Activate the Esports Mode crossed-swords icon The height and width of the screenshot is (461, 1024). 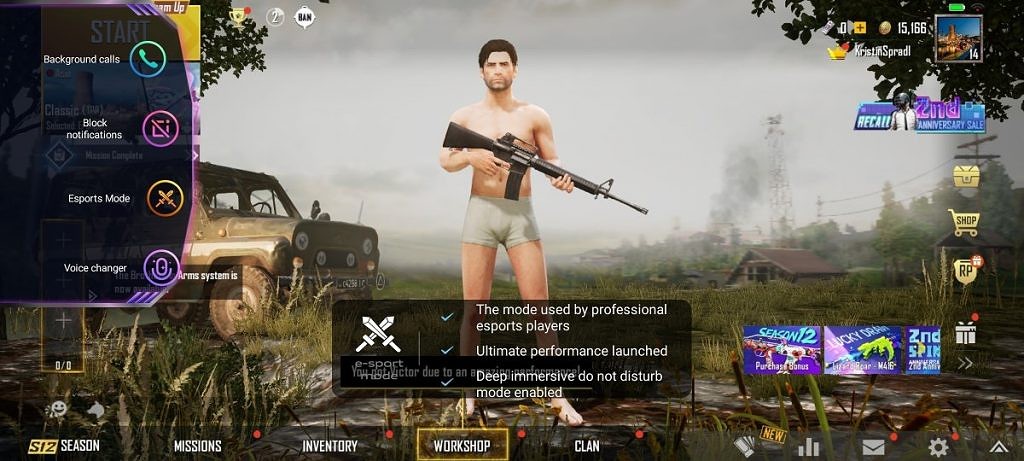coord(165,198)
